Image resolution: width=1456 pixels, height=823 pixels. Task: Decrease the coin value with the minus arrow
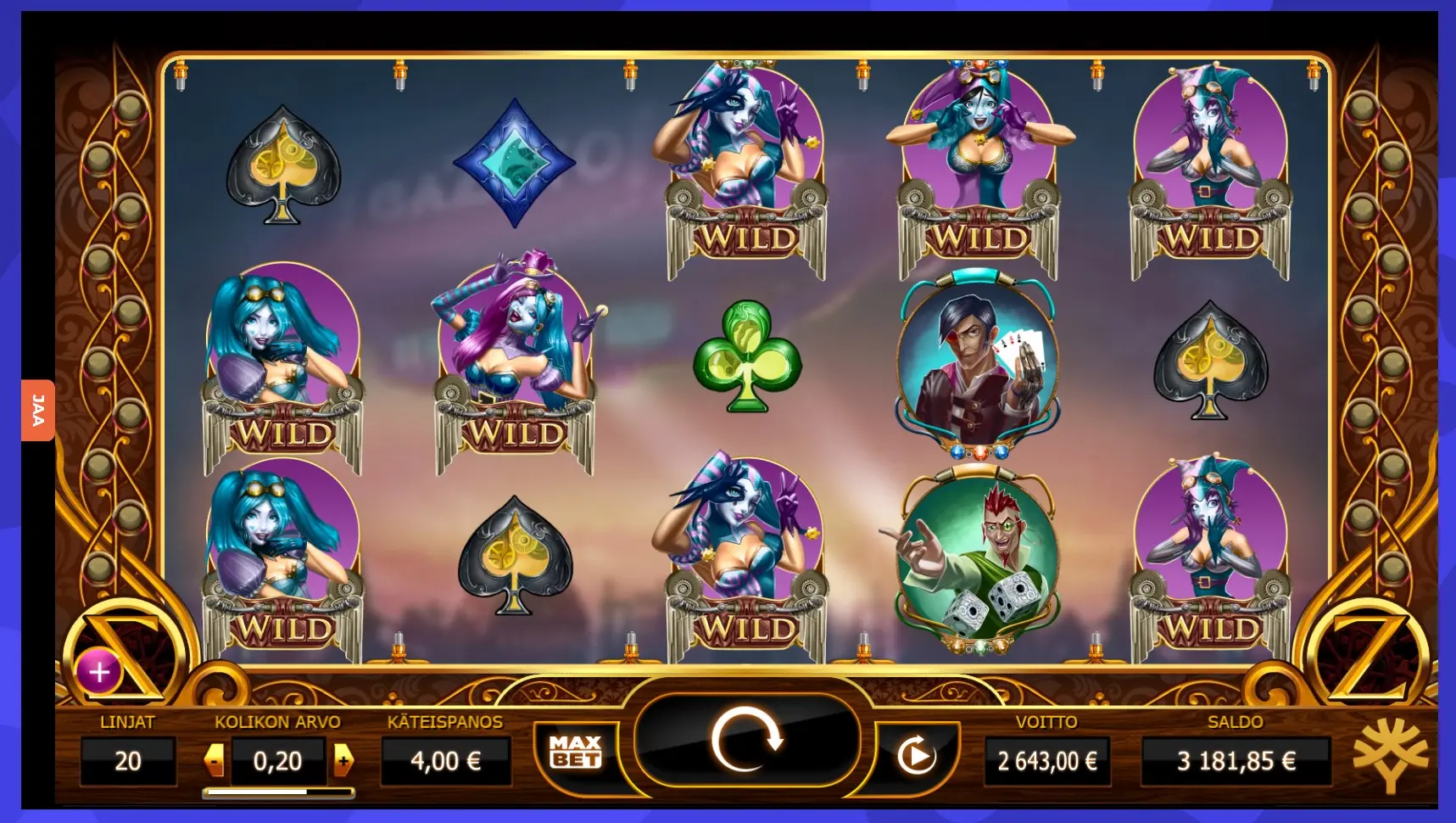click(215, 760)
